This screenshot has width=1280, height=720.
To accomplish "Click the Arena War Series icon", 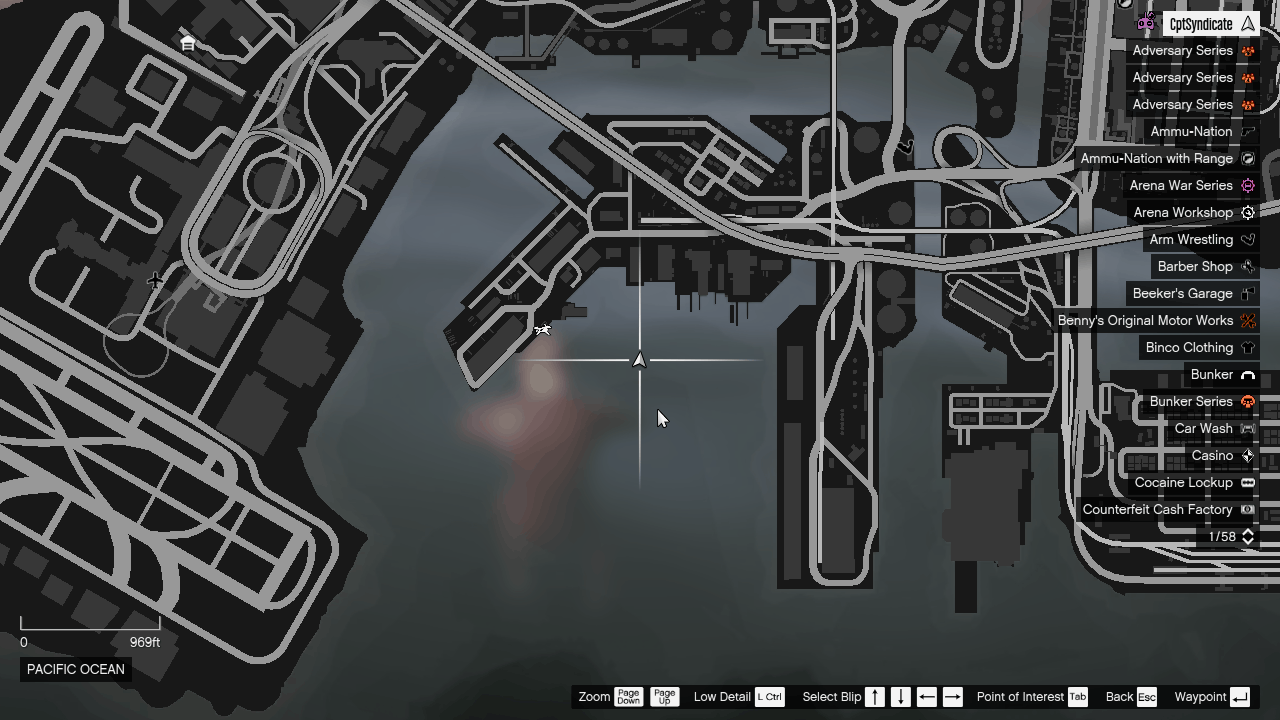I will (x=1247, y=185).
